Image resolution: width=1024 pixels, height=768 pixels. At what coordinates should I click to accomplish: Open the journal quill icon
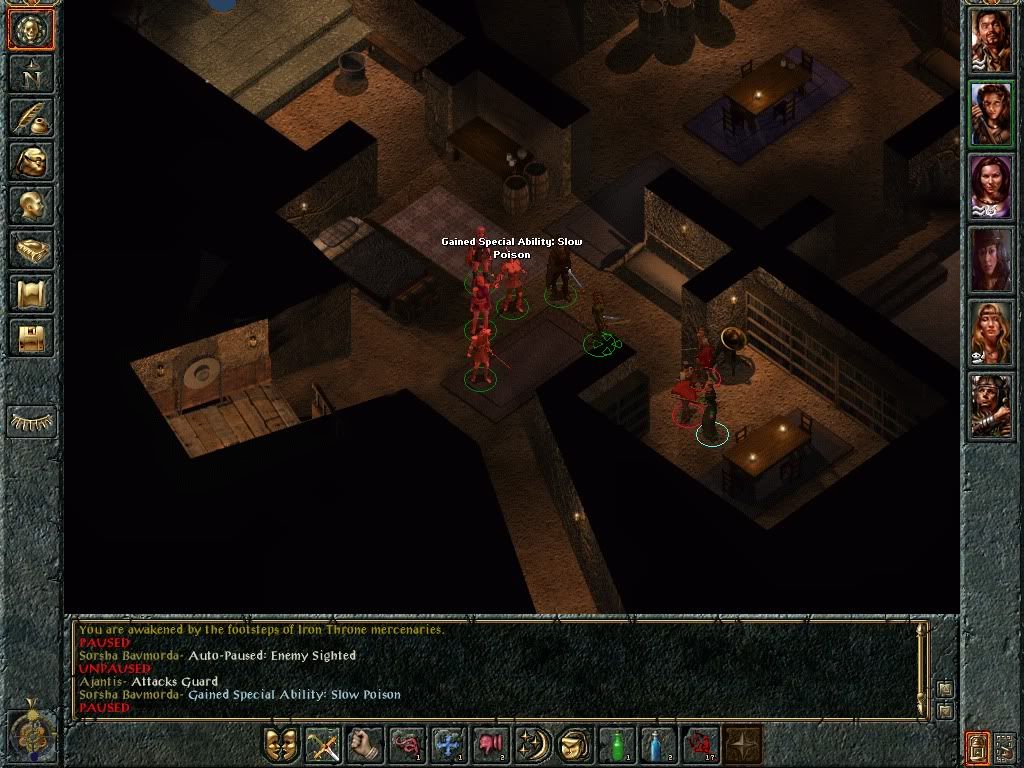31,117
